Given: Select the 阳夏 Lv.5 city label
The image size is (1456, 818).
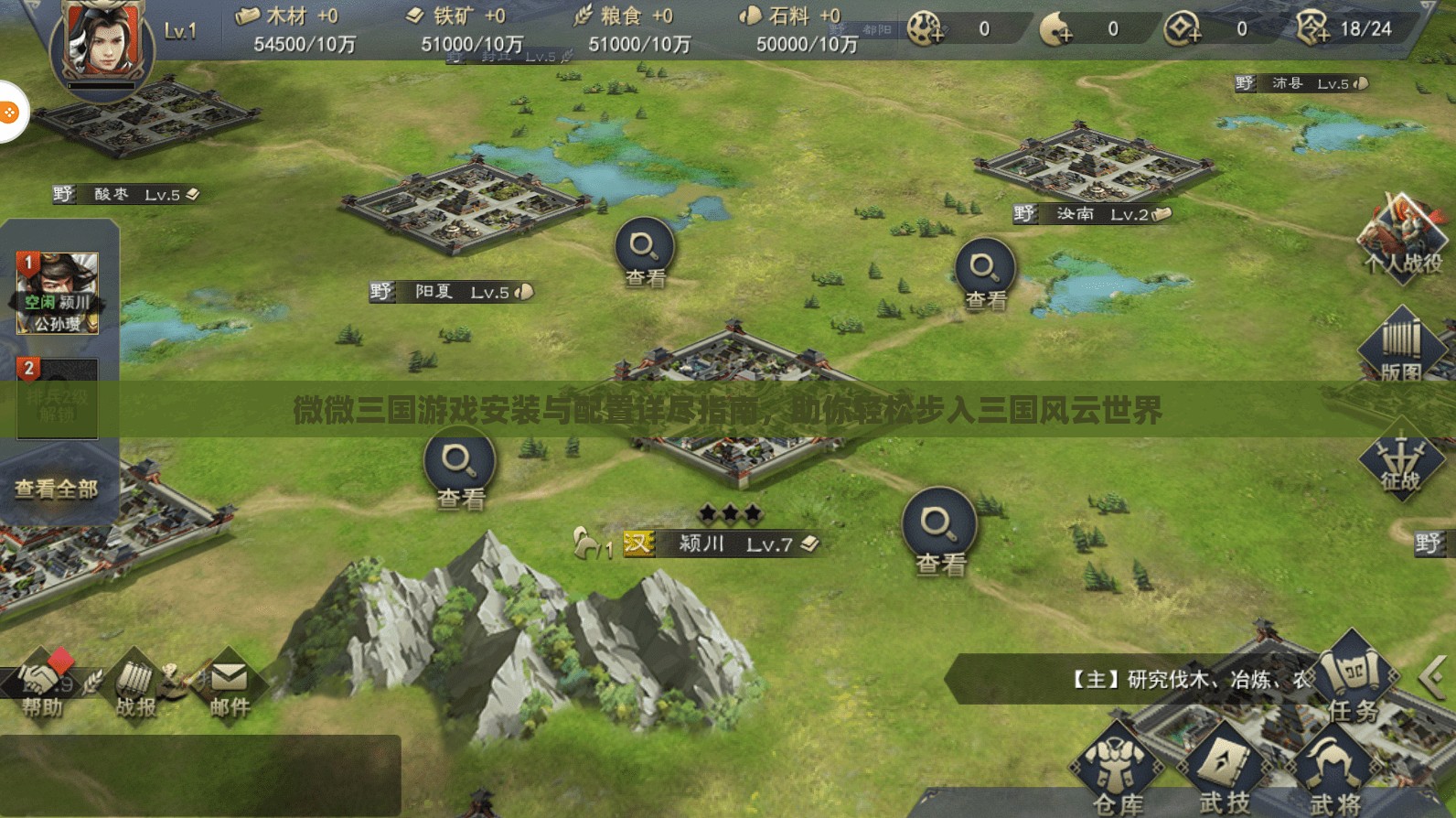Looking at the screenshot, I should pyautogui.click(x=453, y=292).
